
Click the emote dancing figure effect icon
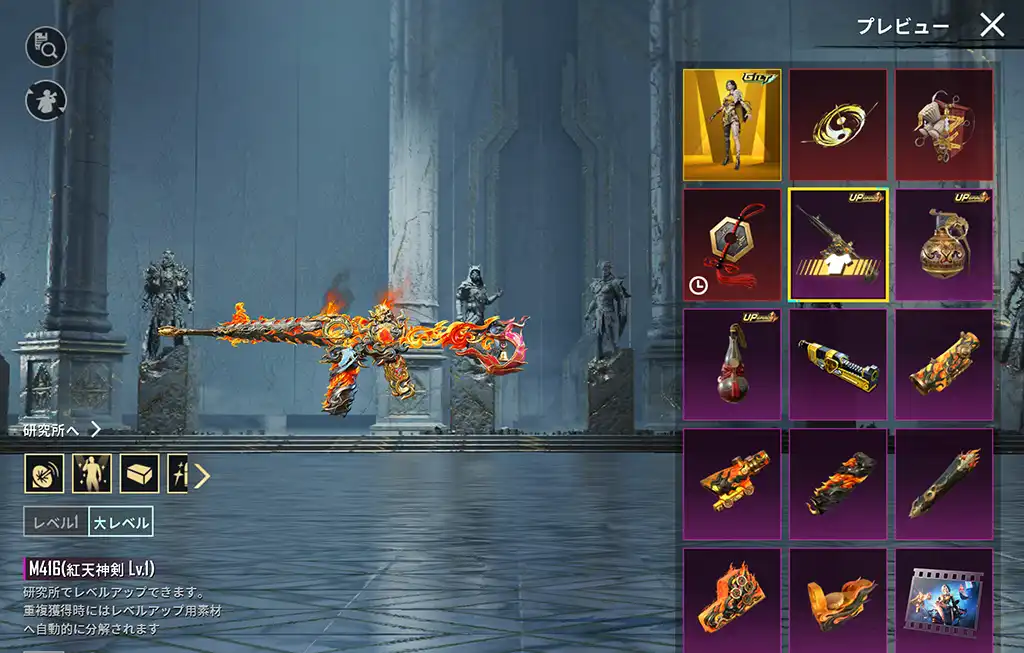pos(92,474)
